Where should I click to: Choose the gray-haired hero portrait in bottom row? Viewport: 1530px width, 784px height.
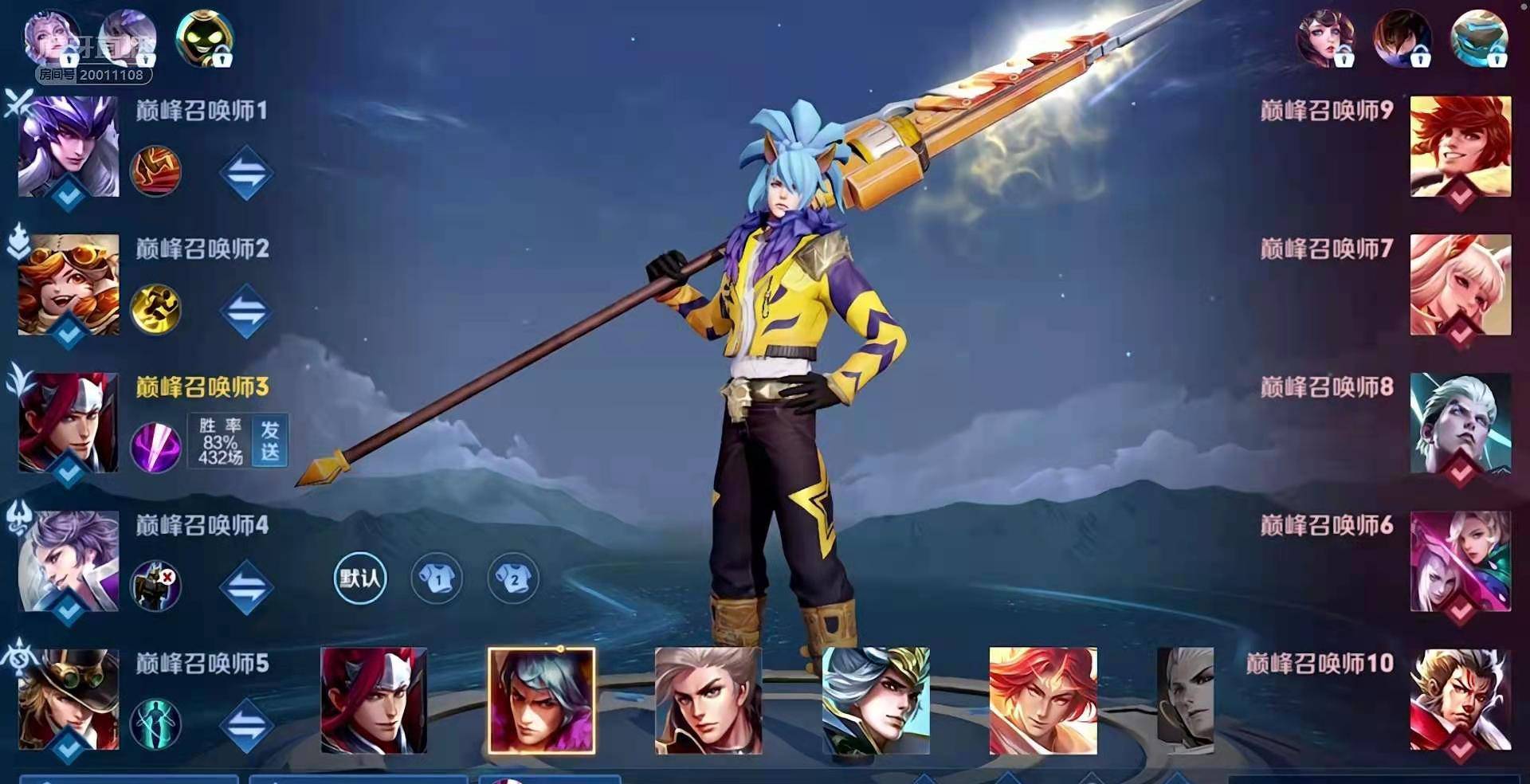(x=708, y=700)
